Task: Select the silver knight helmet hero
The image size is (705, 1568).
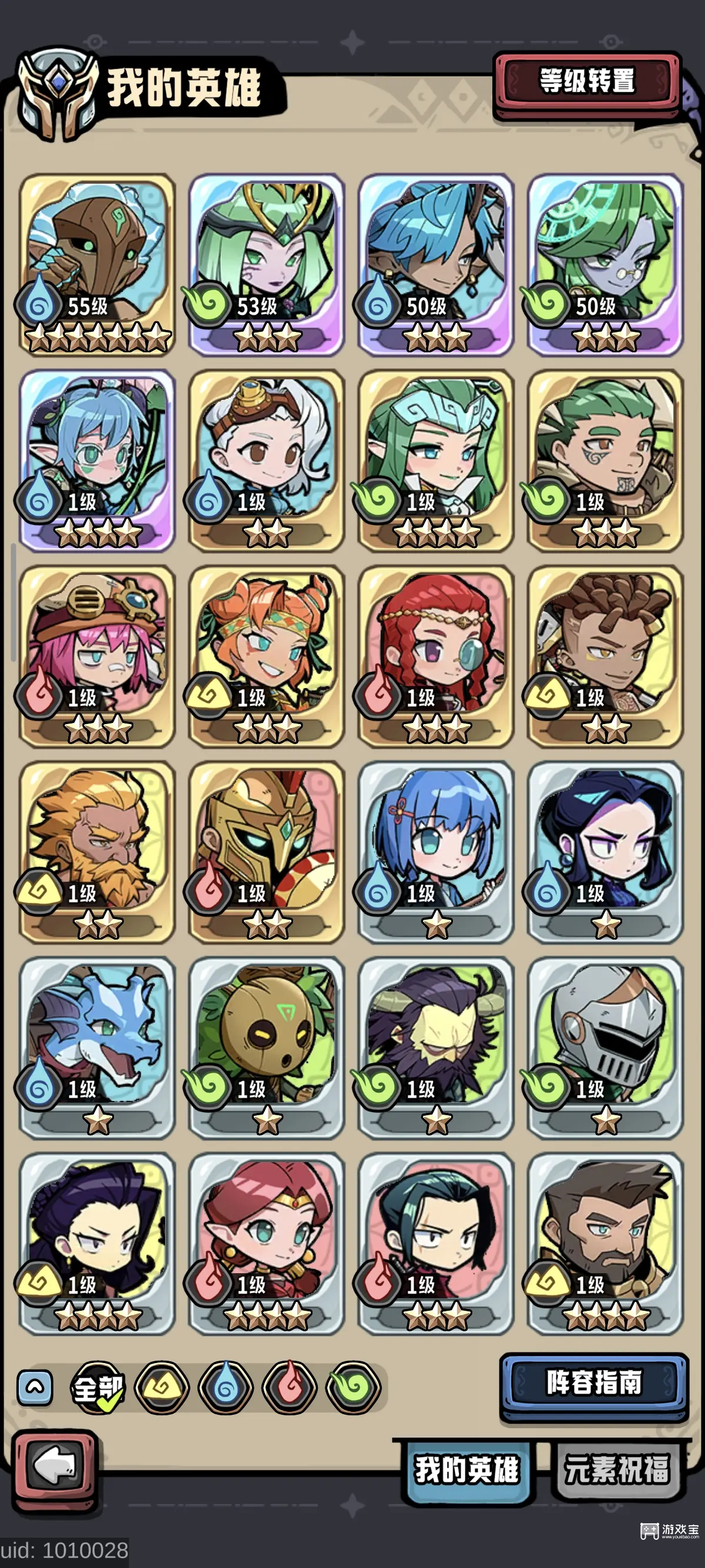Action: (605, 1047)
